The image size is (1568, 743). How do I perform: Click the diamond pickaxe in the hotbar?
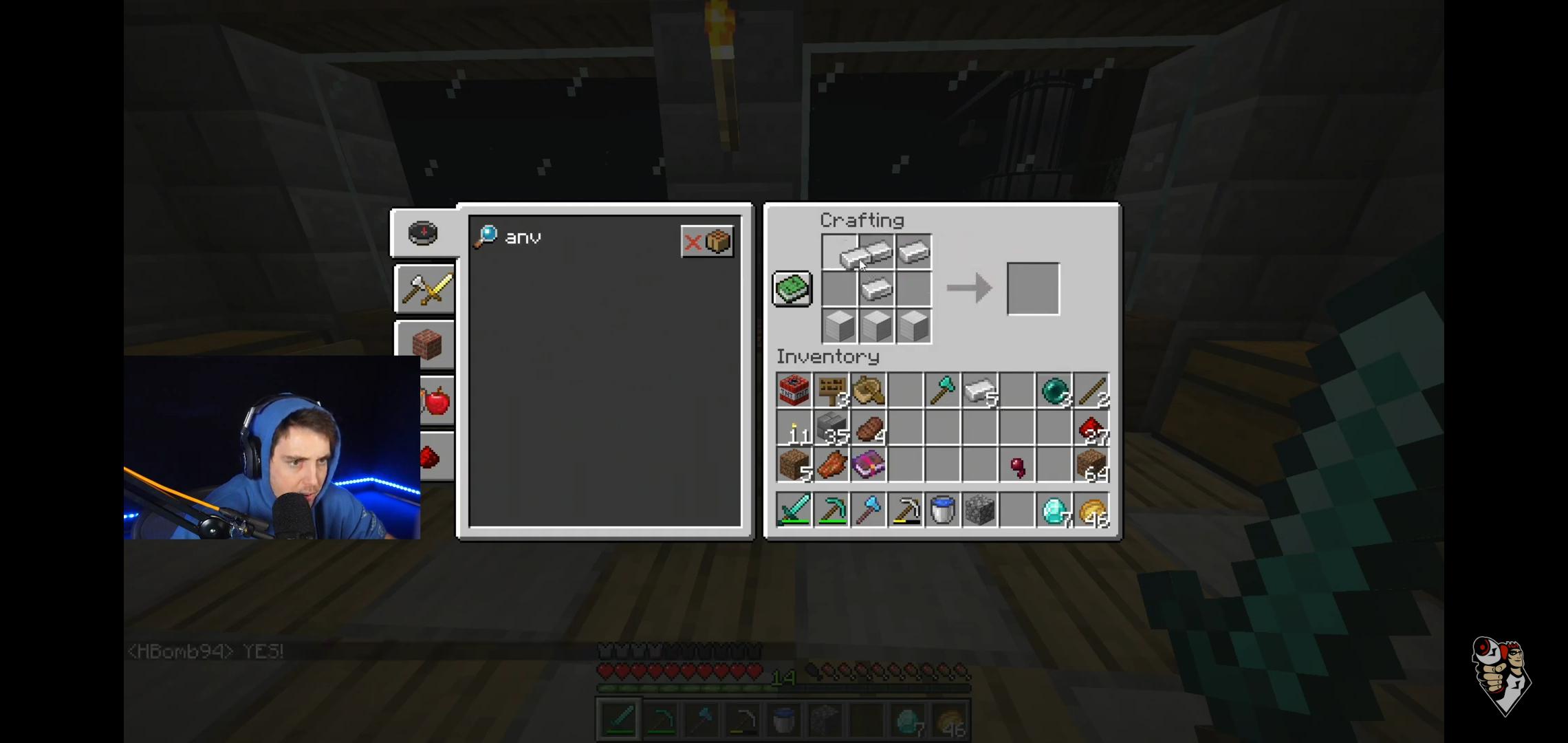coord(831,509)
